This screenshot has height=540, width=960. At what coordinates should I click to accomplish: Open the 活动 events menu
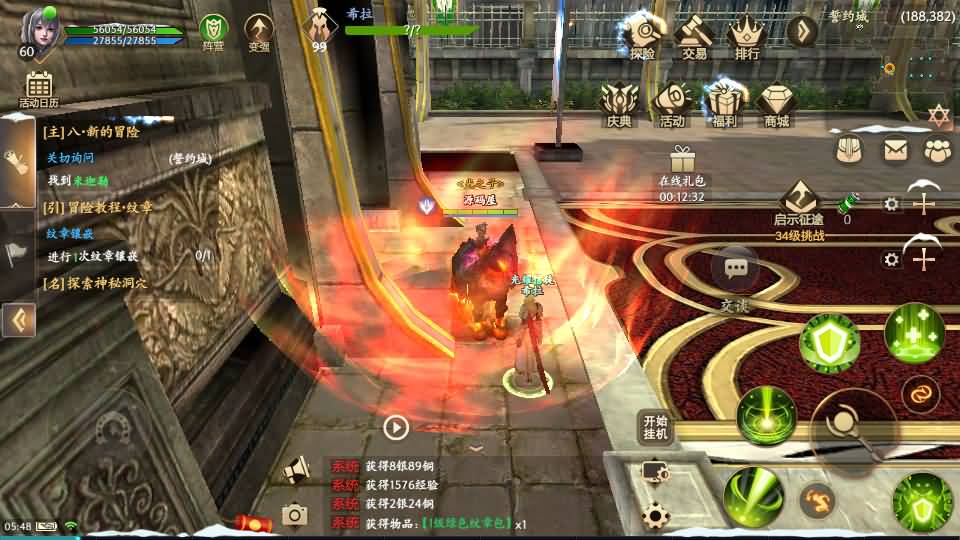[672, 104]
